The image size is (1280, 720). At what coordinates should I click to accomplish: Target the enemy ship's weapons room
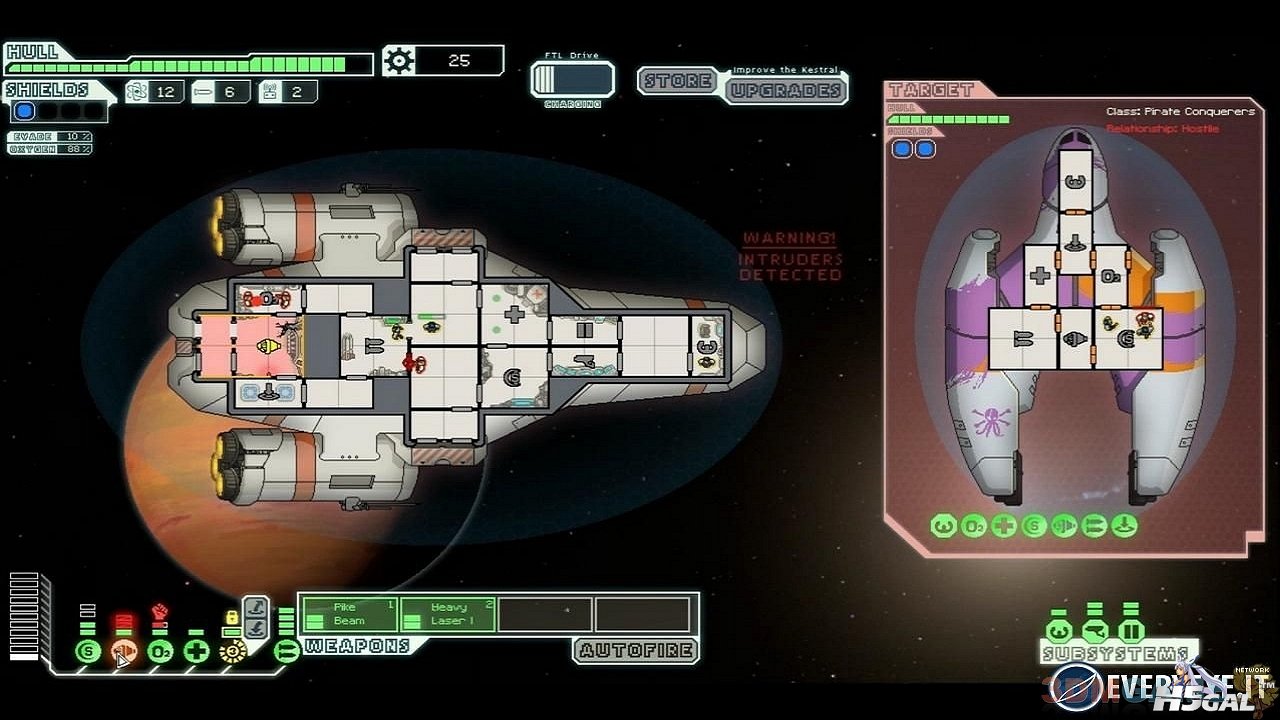[1023, 338]
